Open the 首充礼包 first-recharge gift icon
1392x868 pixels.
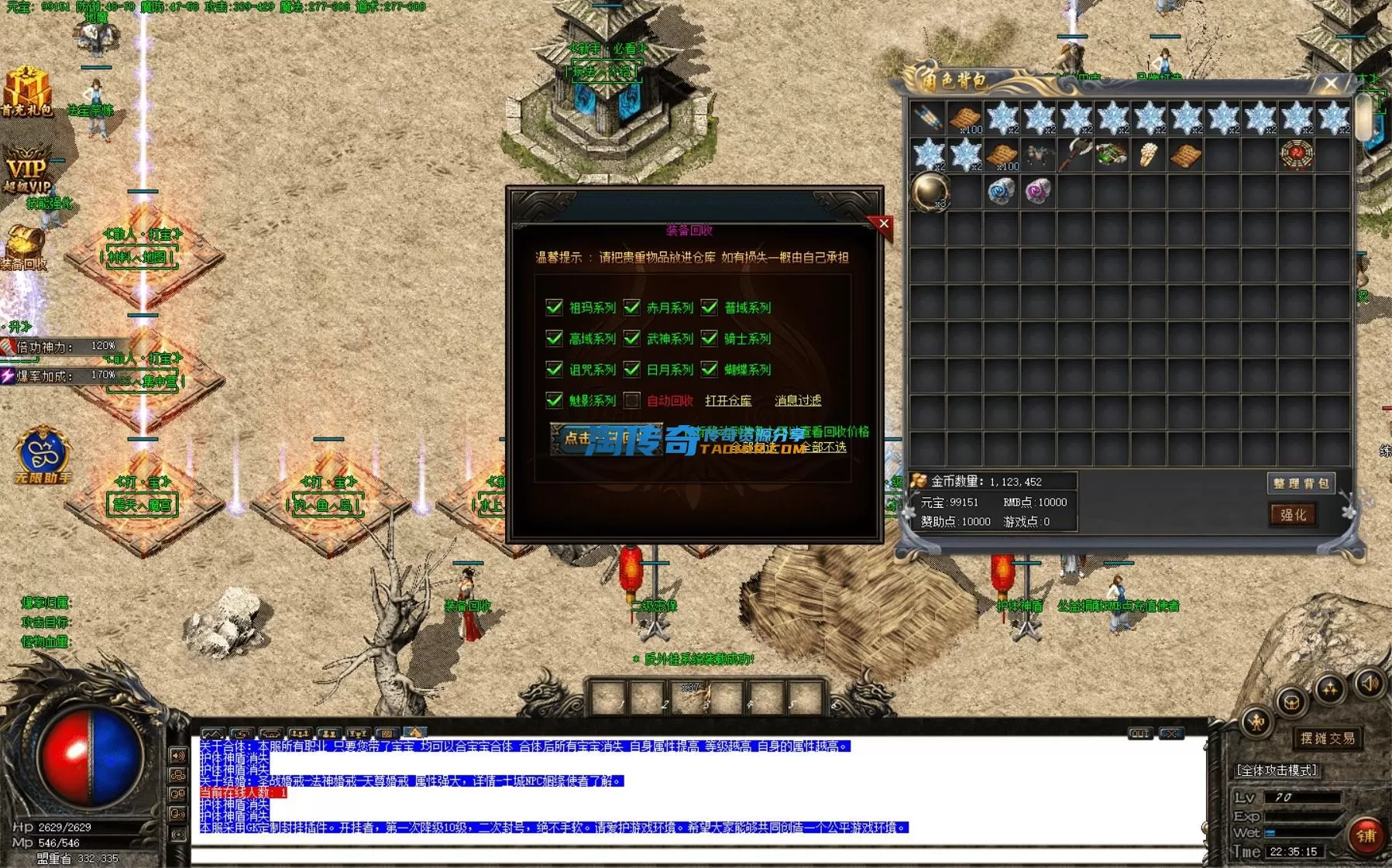(x=27, y=91)
